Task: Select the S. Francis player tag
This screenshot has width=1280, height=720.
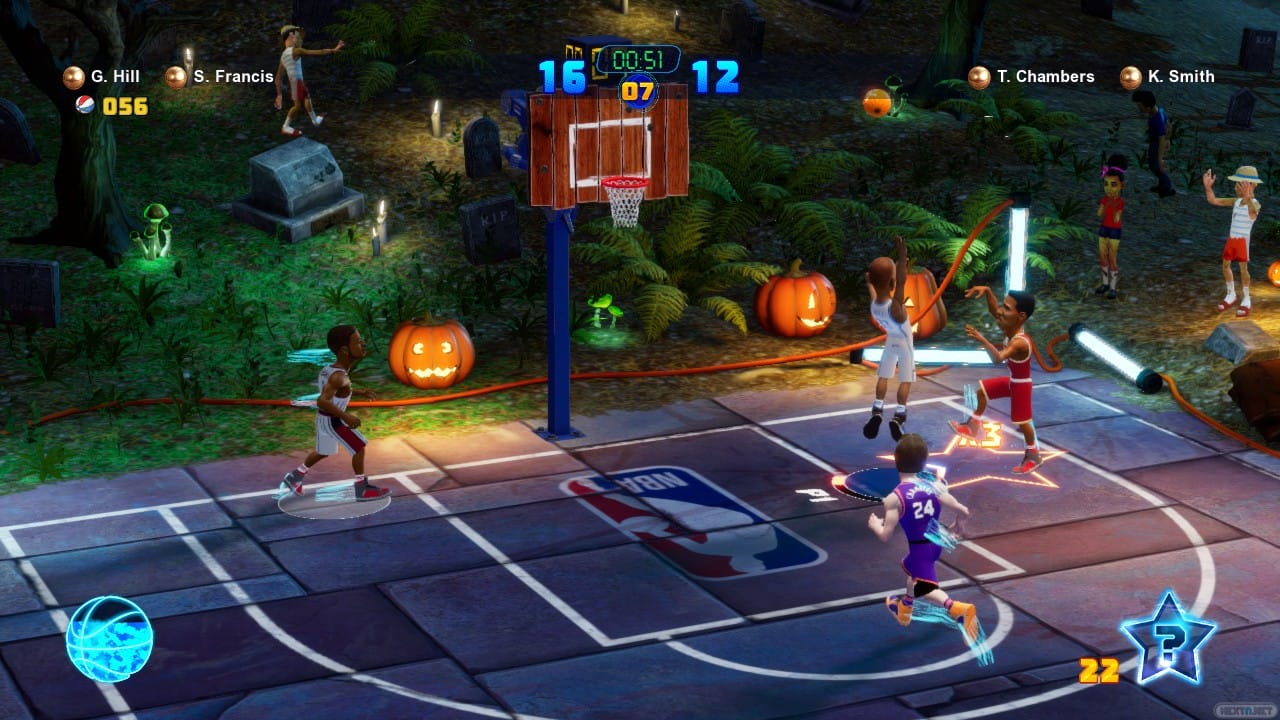Action: 221,77
